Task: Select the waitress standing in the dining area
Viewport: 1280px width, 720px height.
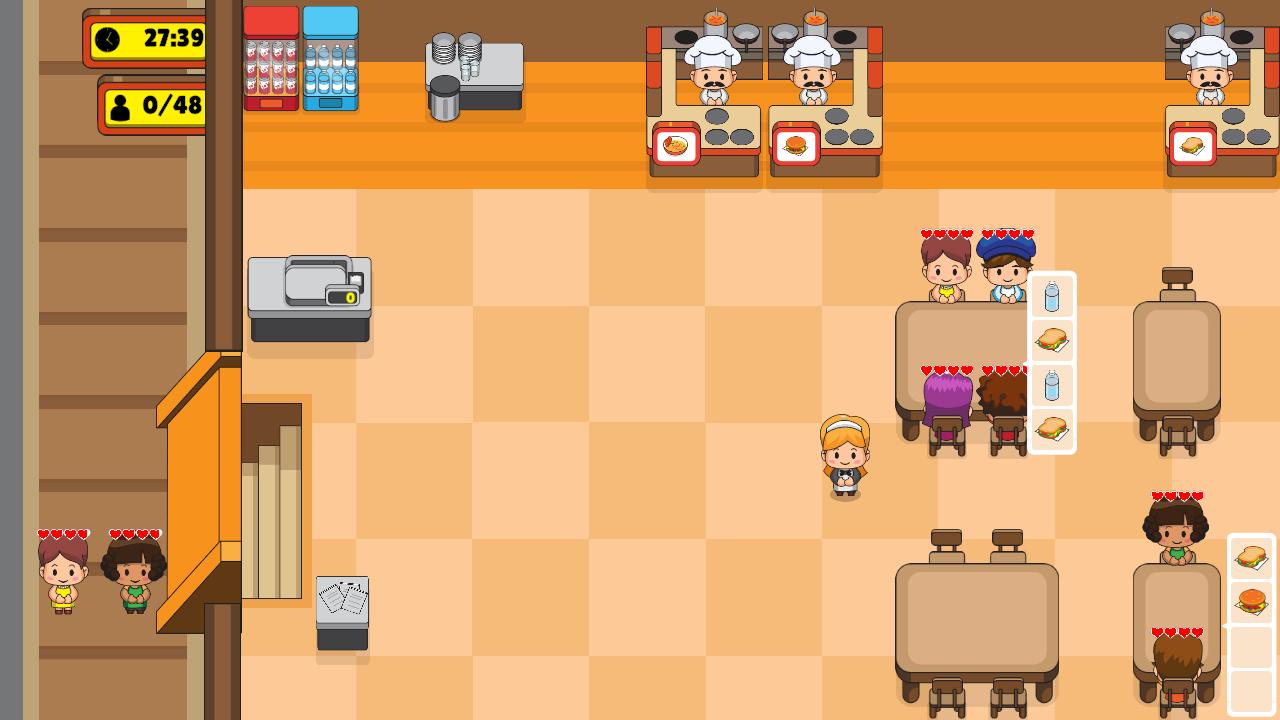Action: 845,455
